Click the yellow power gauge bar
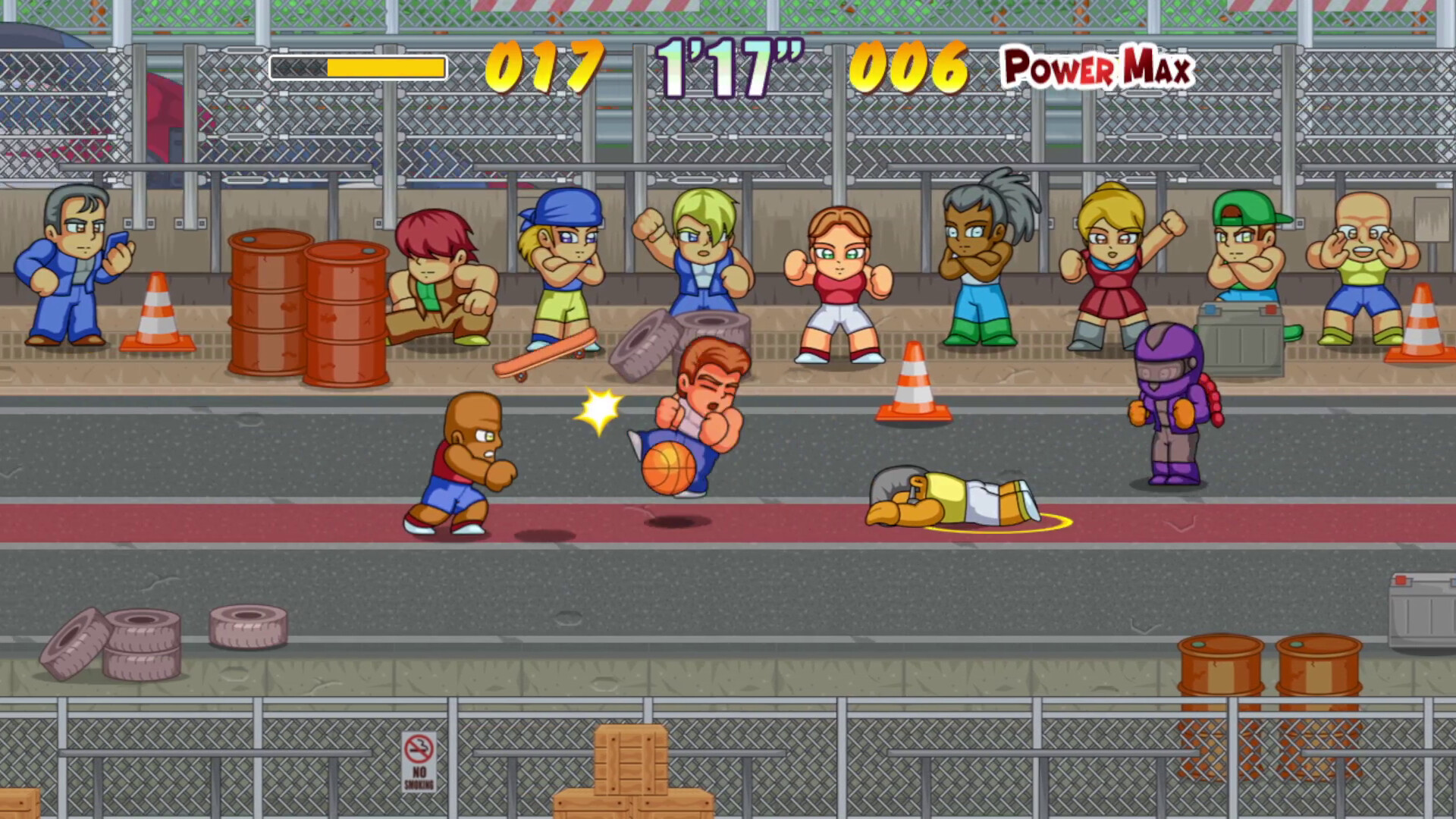Viewport: 1456px width, 819px height. tap(356, 68)
